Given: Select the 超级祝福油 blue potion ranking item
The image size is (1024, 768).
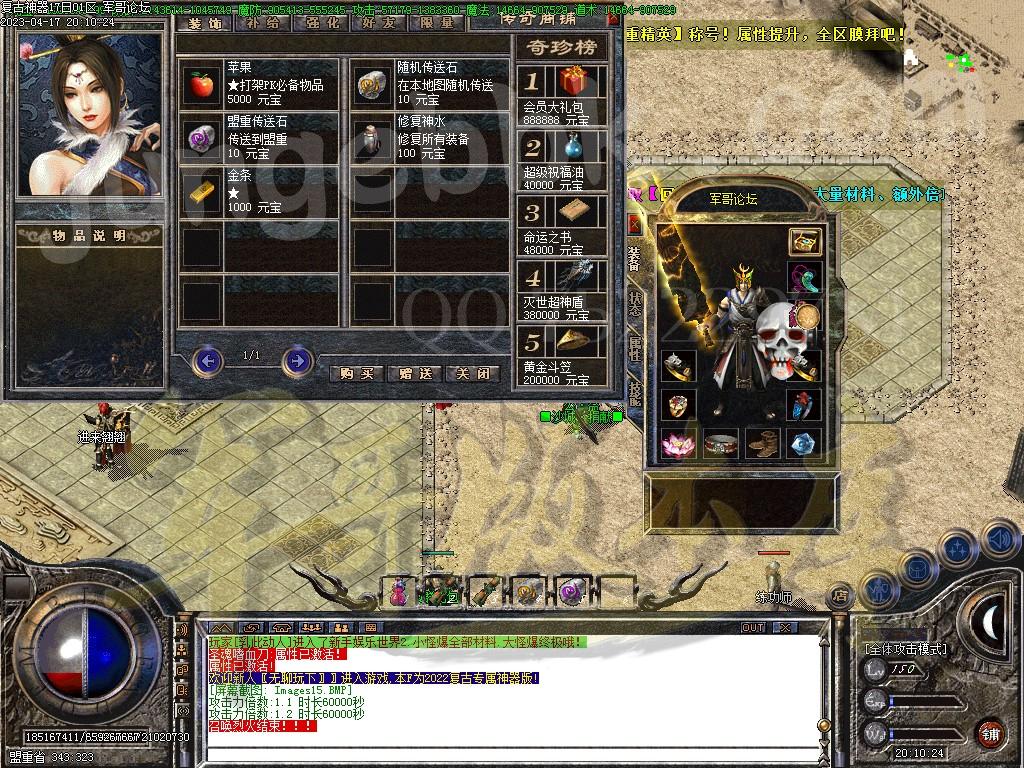Looking at the screenshot, I should [573, 147].
